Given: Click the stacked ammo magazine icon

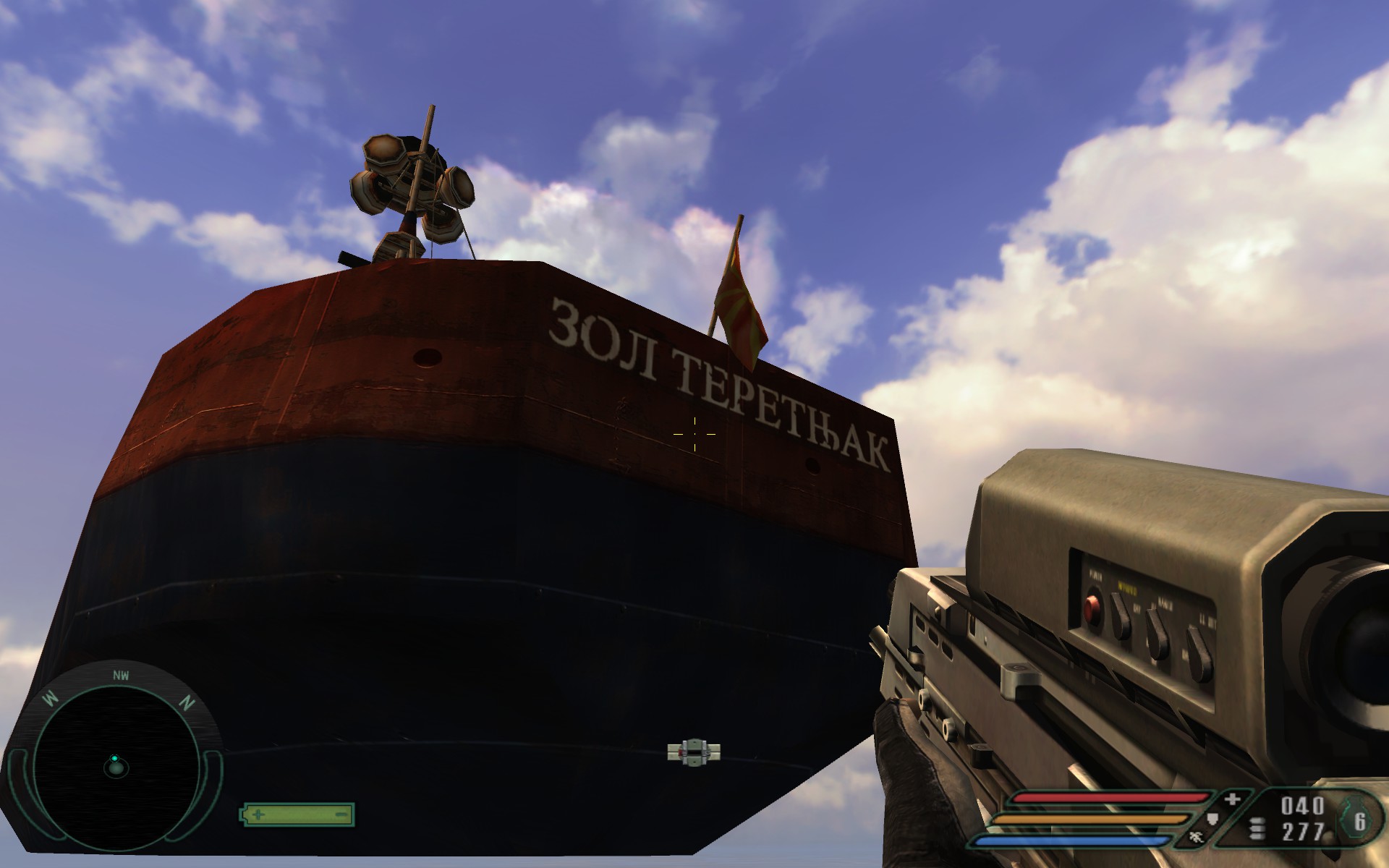Looking at the screenshot, I should point(1257,829).
